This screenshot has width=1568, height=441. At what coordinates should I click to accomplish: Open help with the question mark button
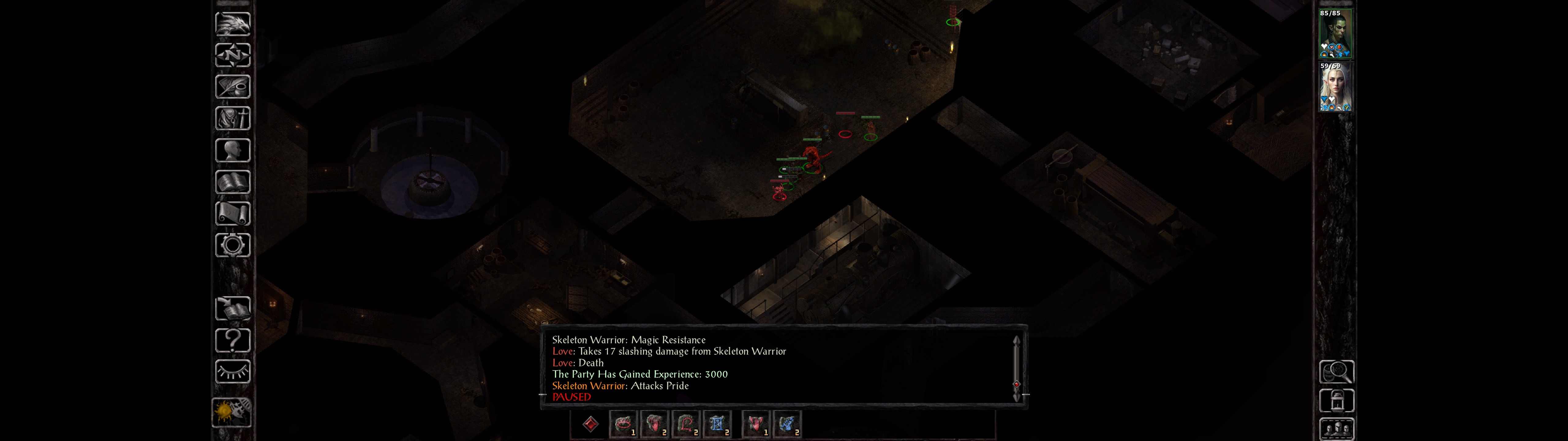232,341
